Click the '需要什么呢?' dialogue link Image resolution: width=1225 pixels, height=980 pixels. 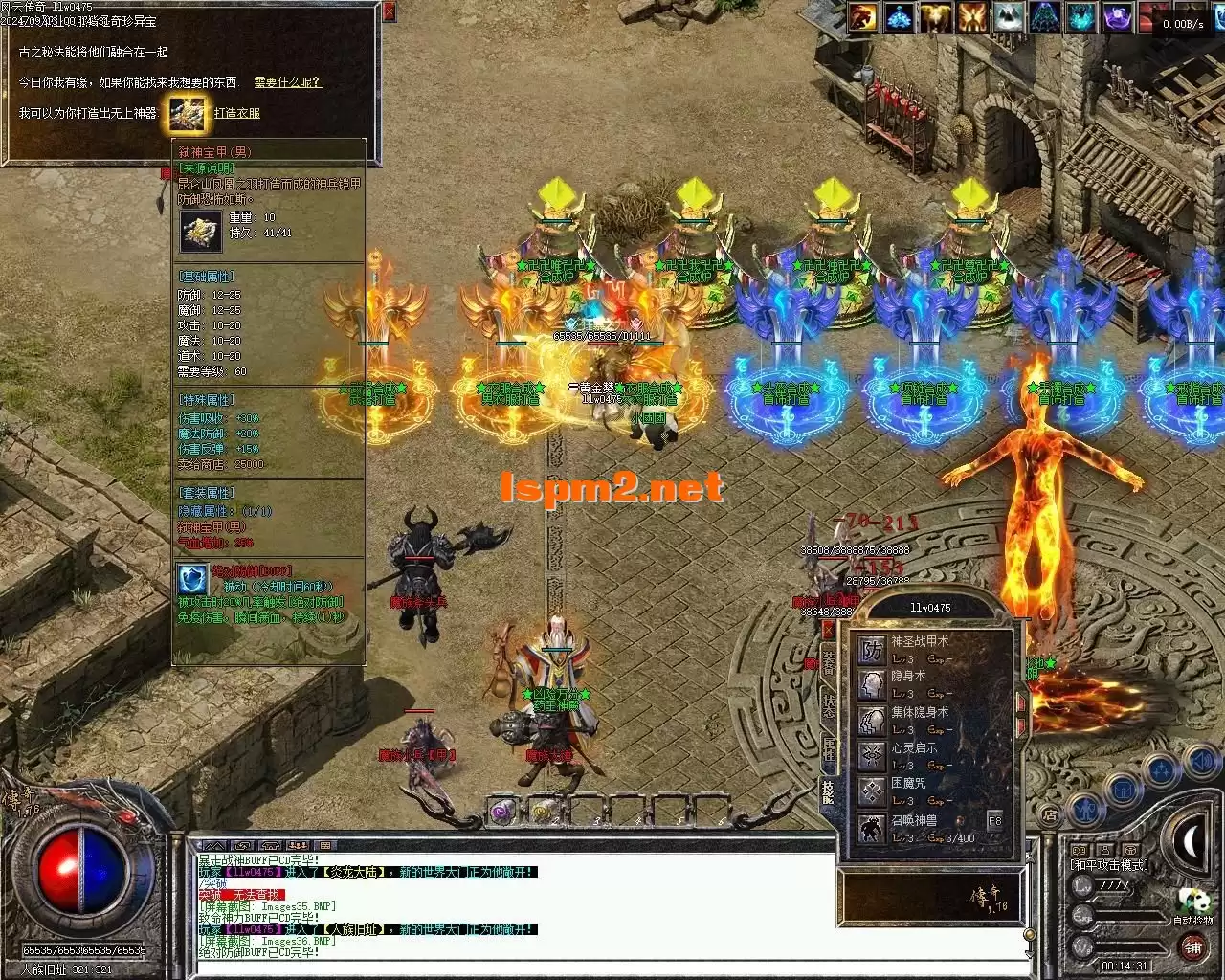click(288, 83)
